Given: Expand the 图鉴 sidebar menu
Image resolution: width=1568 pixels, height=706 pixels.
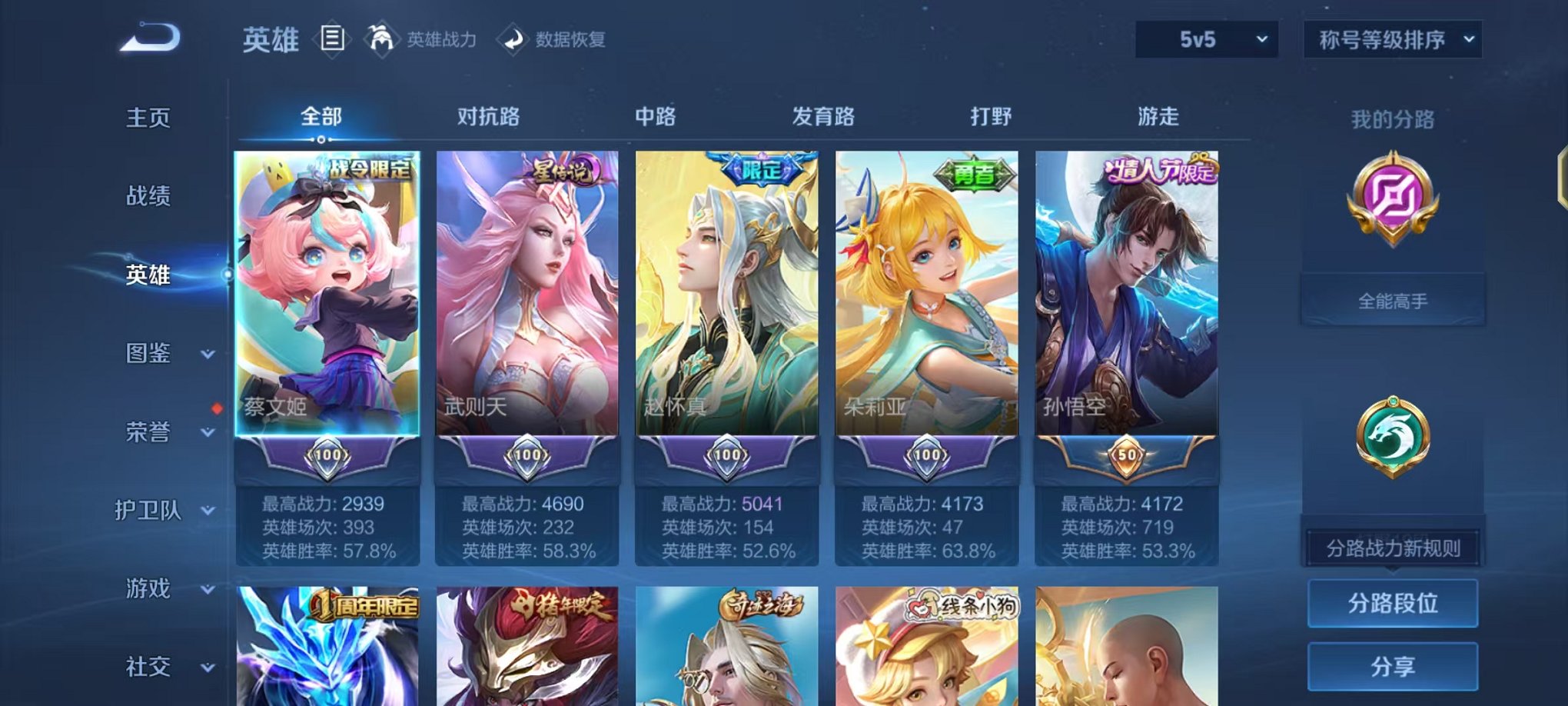Looking at the screenshot, I should [151, 355].
